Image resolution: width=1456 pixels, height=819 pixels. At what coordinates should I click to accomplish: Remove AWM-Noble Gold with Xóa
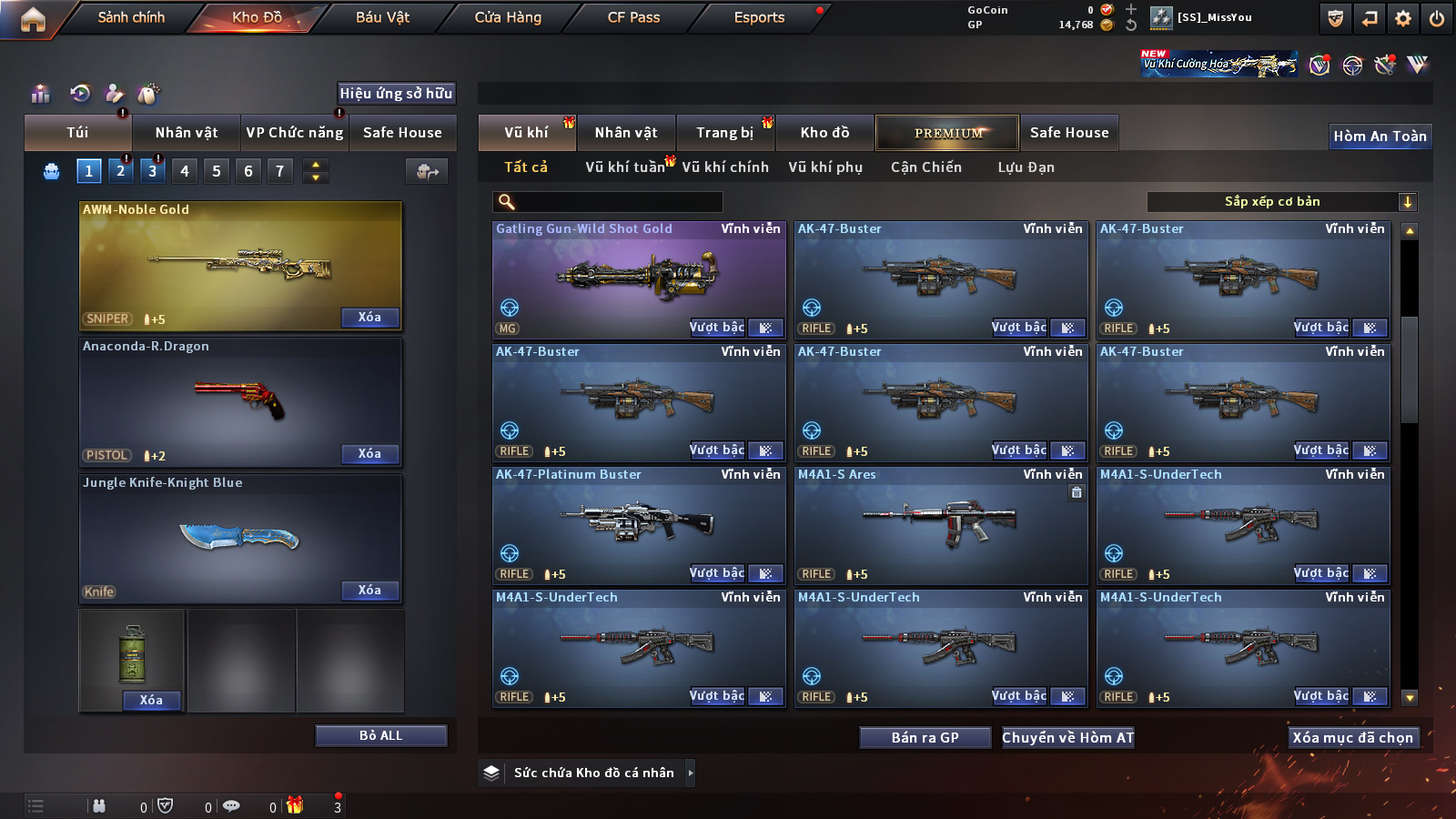pyautogui.click(x=369, y=318)
